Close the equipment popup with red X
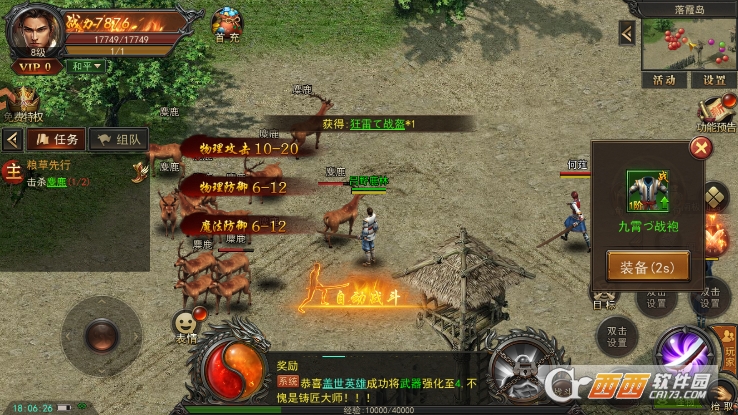738x415 pixels. (702, 149)
